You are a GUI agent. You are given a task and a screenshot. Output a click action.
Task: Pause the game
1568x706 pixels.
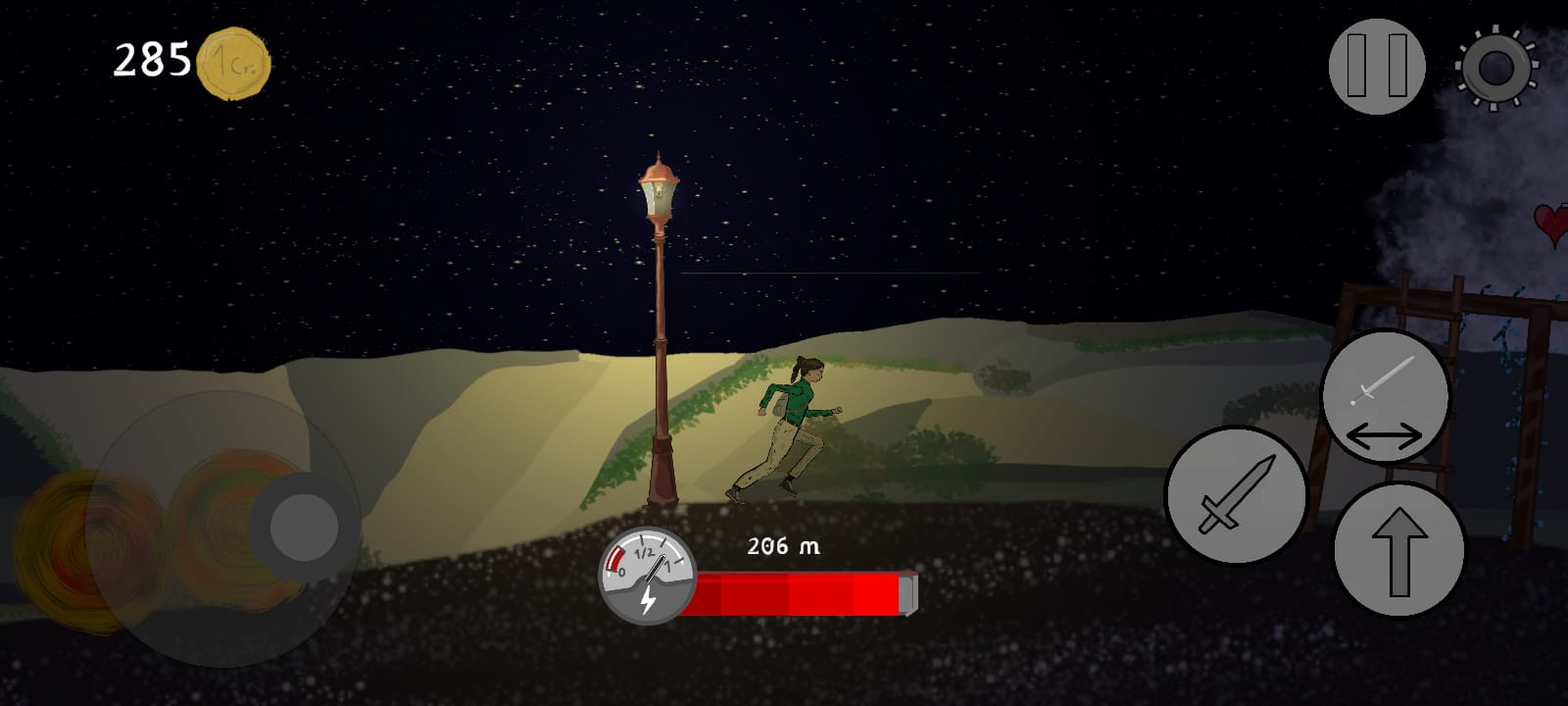pyautogui.click(x=1376, y=66)
